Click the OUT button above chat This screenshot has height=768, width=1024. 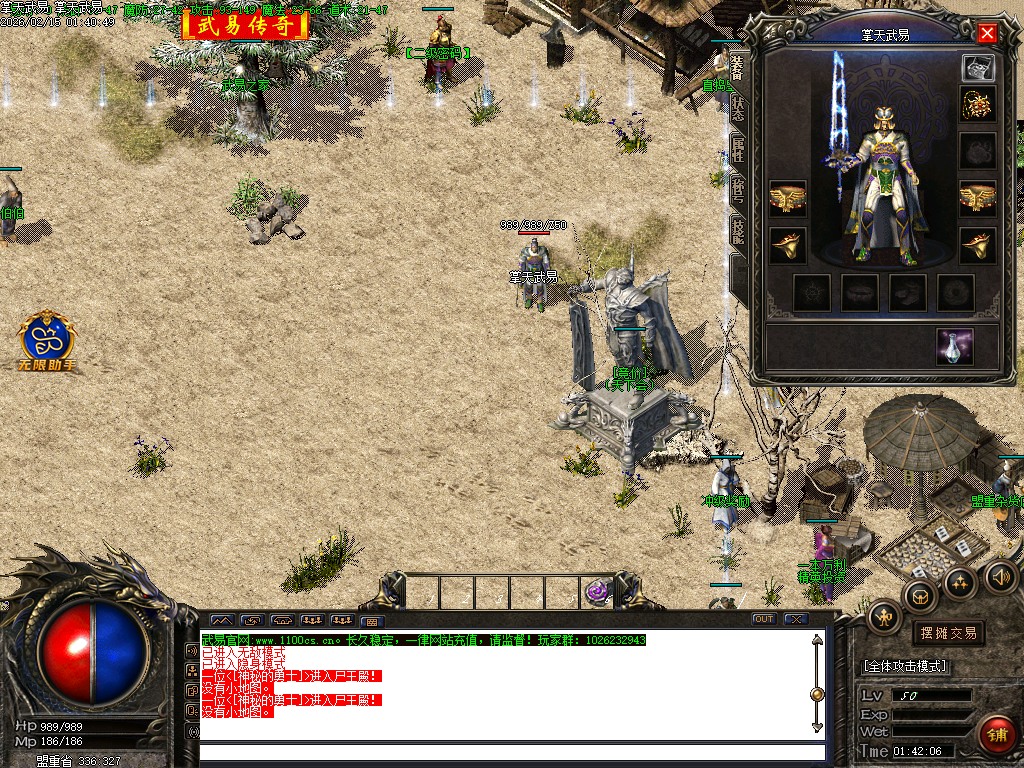[x=764, y=619]
